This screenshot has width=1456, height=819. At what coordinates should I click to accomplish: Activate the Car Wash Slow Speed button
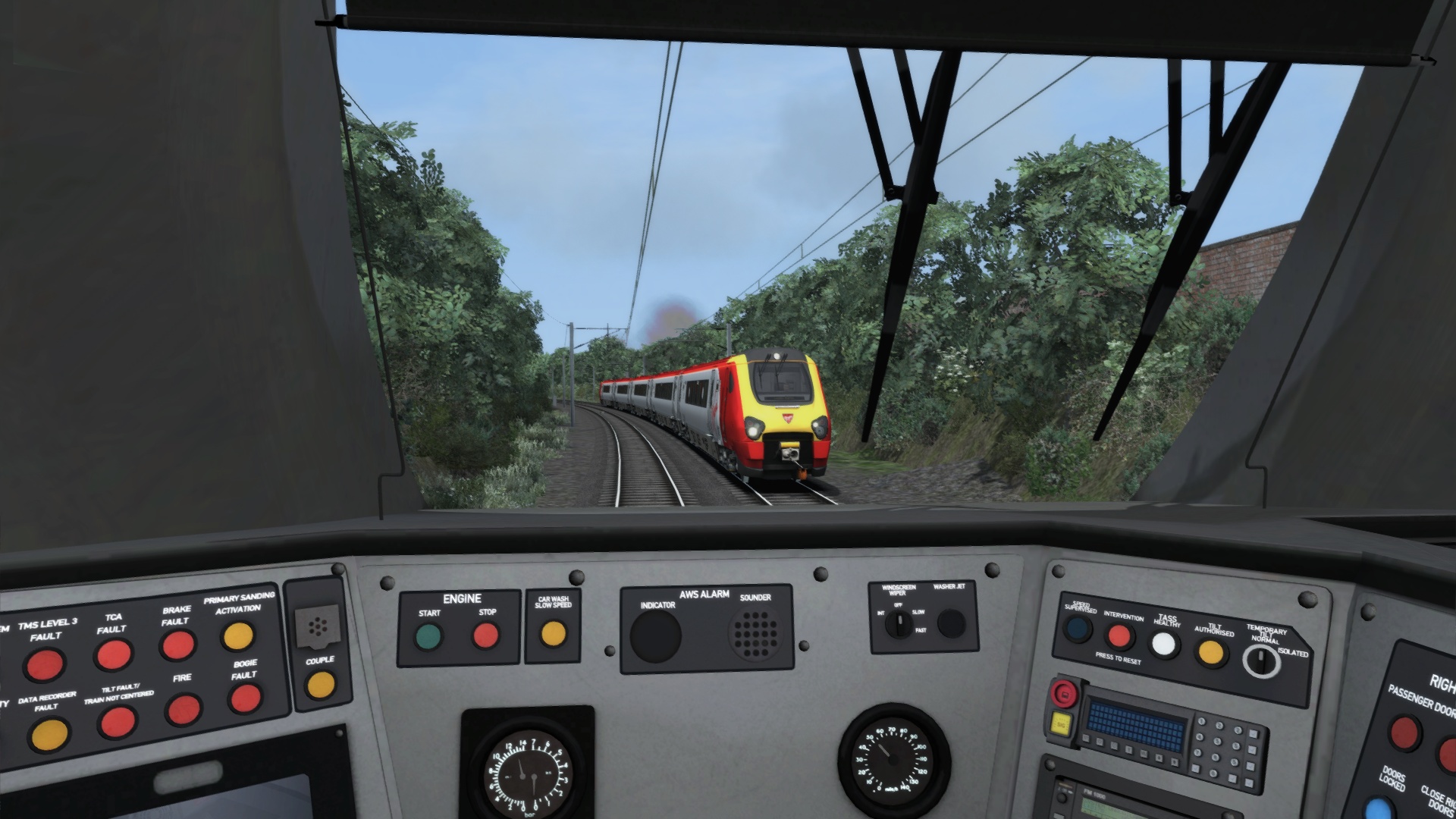(x=553, y=632)
